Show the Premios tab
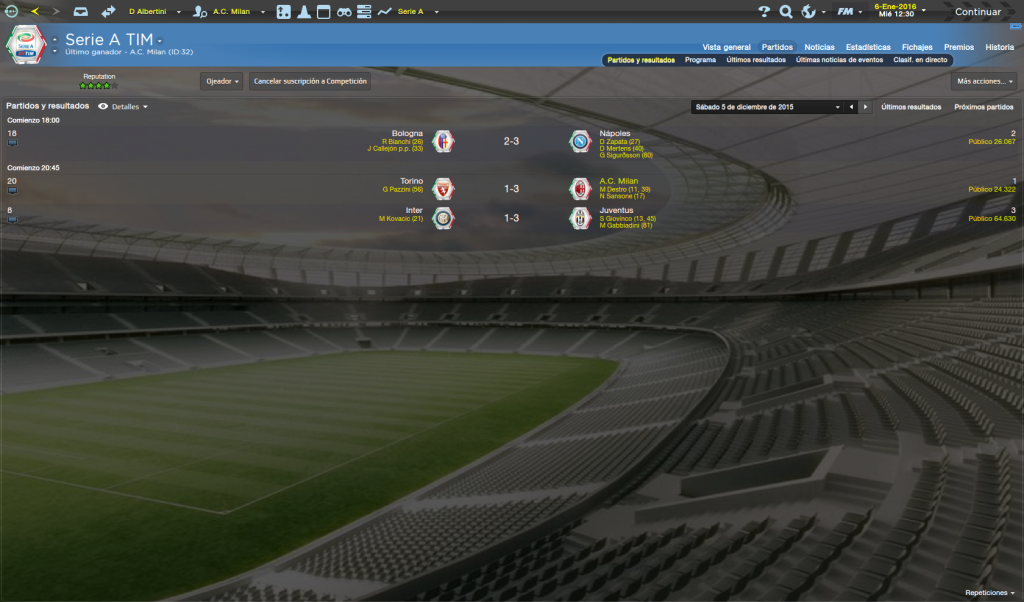Screen dimensions: 1024x602 [958, 47]
